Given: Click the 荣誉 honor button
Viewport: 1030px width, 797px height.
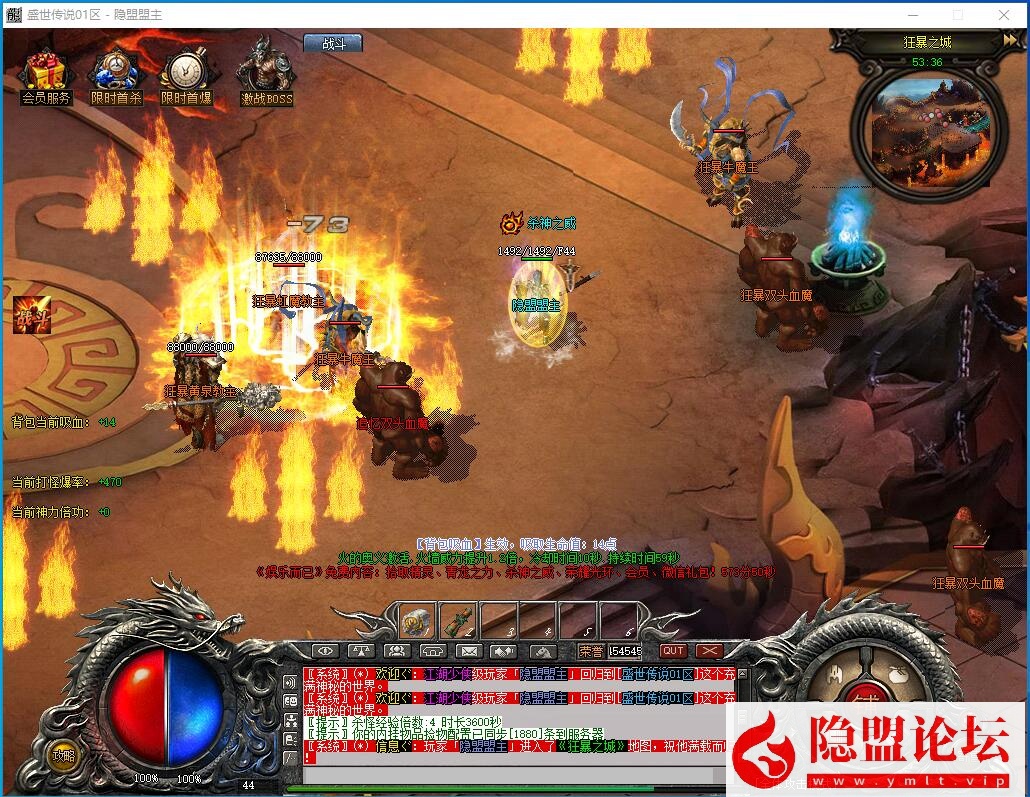Looking at the screenshot, I should [x=589, y=651].
